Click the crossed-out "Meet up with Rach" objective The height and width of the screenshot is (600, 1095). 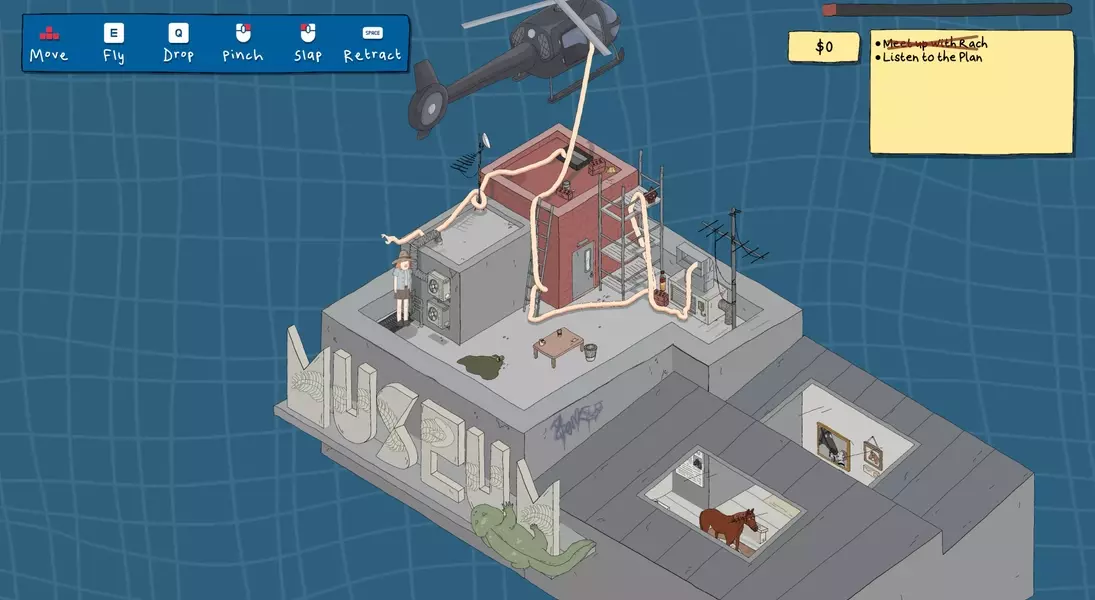click(x=934, y=43)
